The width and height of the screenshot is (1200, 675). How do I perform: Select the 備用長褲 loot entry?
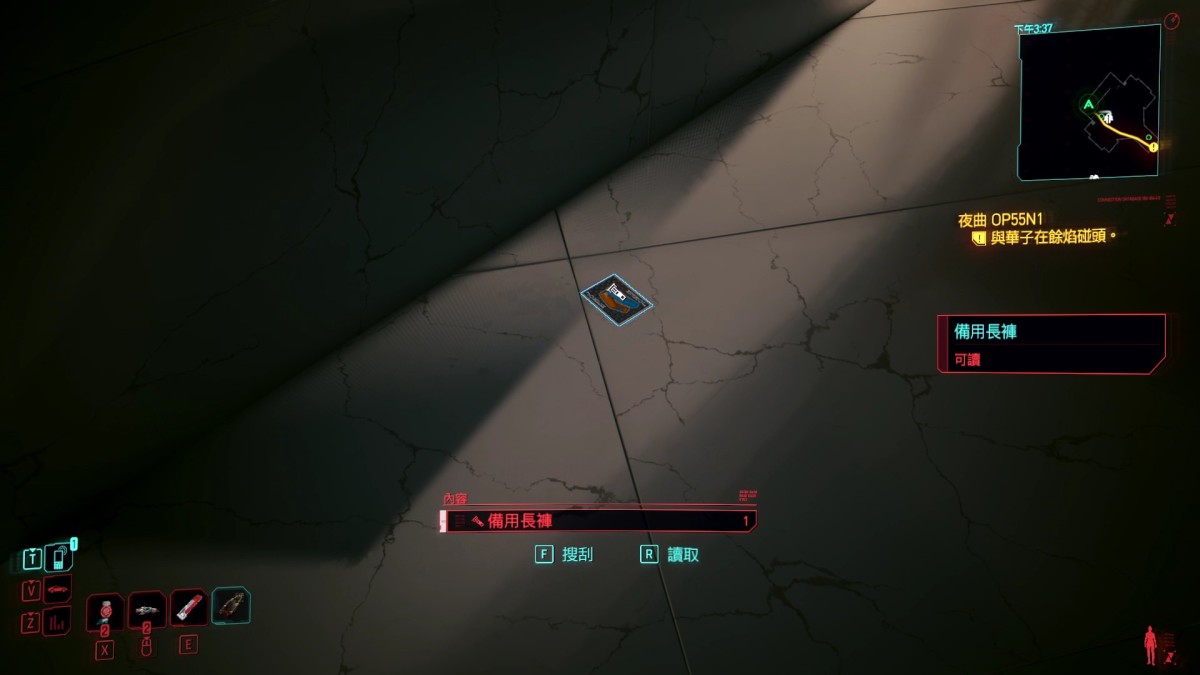(x=597, y=521)
